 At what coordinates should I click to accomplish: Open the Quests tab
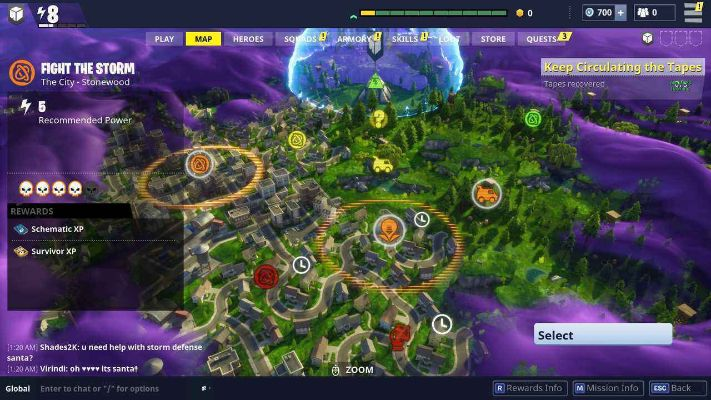click(541, 39)
